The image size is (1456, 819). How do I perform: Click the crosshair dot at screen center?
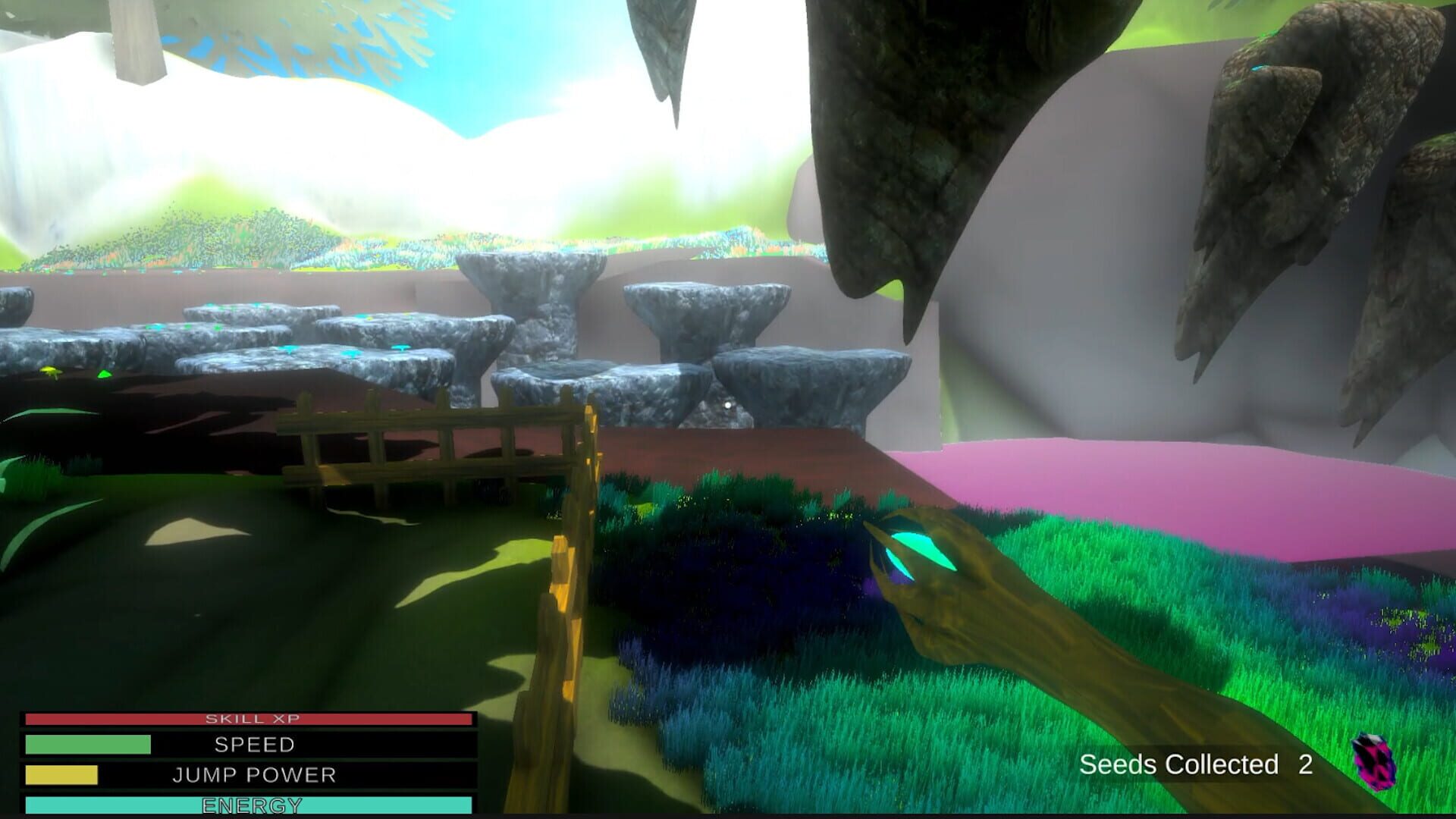pyautogui.click(x=728, y=406)
